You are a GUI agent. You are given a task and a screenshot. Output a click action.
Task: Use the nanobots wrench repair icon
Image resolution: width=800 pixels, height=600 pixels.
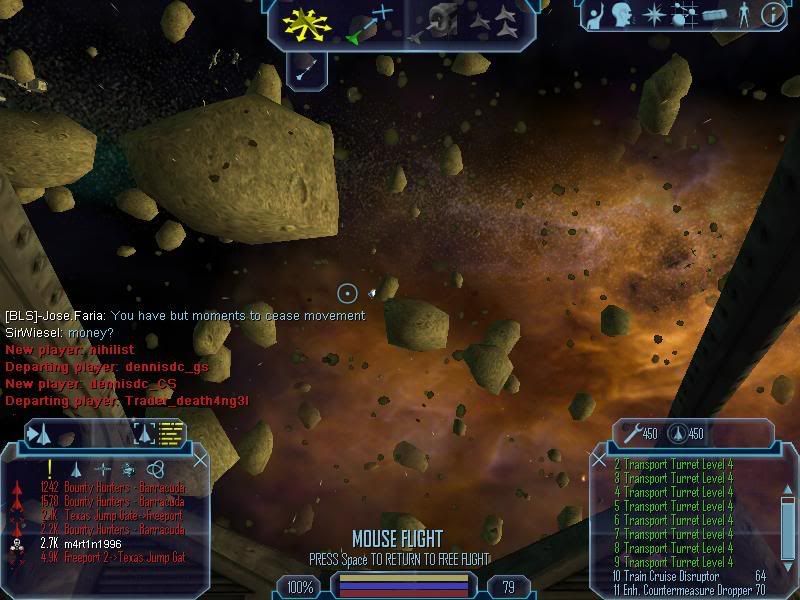[x=632, y=433]
